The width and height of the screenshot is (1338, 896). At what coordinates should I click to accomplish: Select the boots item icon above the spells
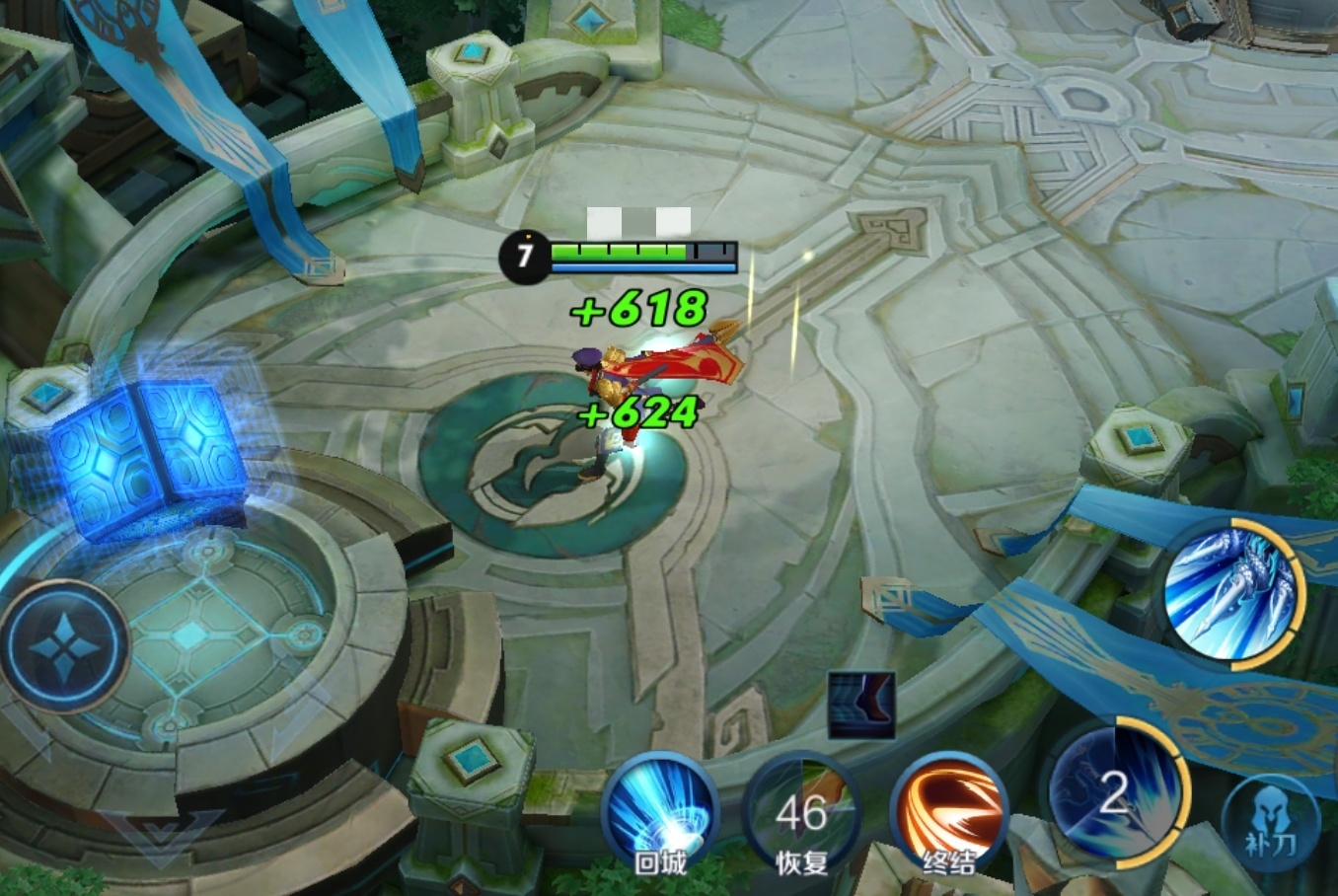tap(861, 705)
